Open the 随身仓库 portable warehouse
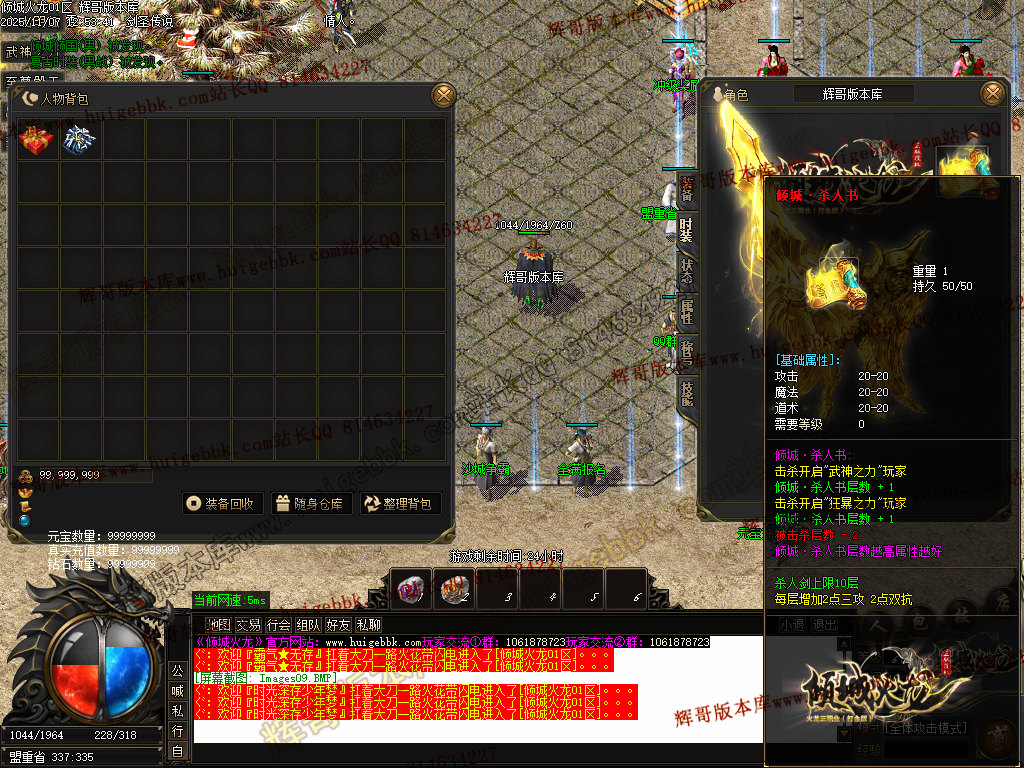The image size is (1024, 768). tap(310, 504)
